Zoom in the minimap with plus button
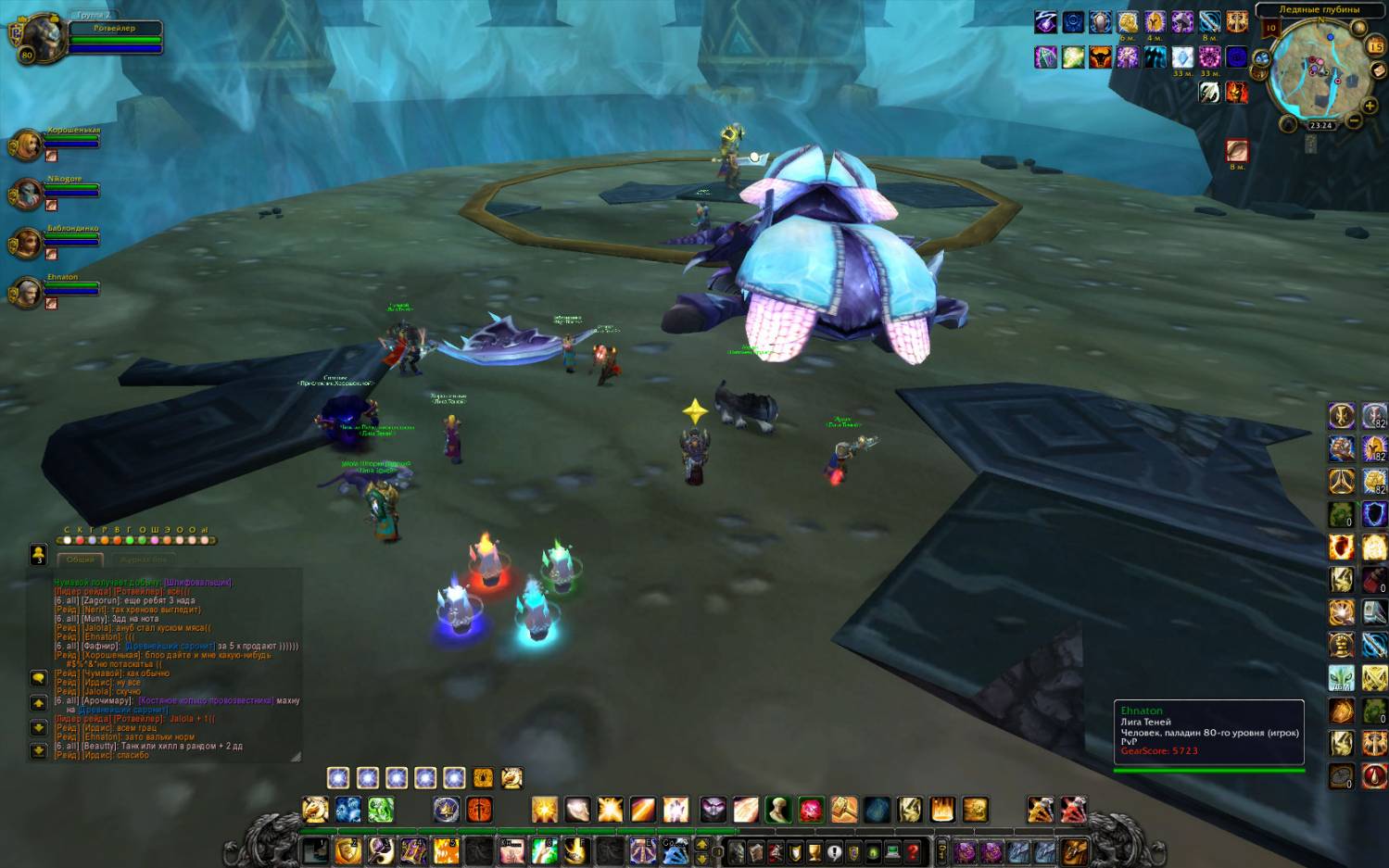The height and width of the screenshot is (868, 1389). (1370, 106)
